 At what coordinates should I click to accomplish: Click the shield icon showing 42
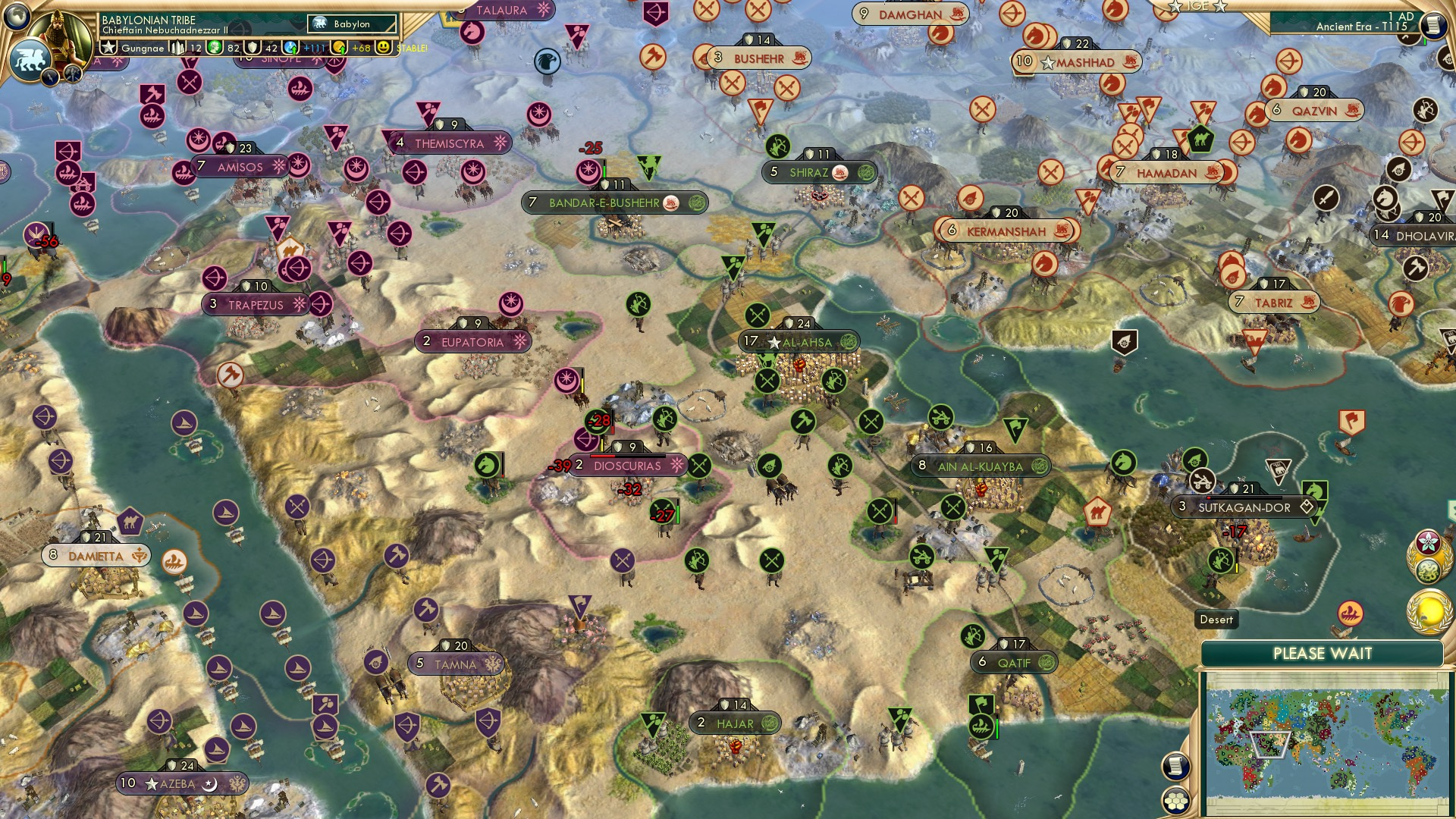[x=253, y=49]
